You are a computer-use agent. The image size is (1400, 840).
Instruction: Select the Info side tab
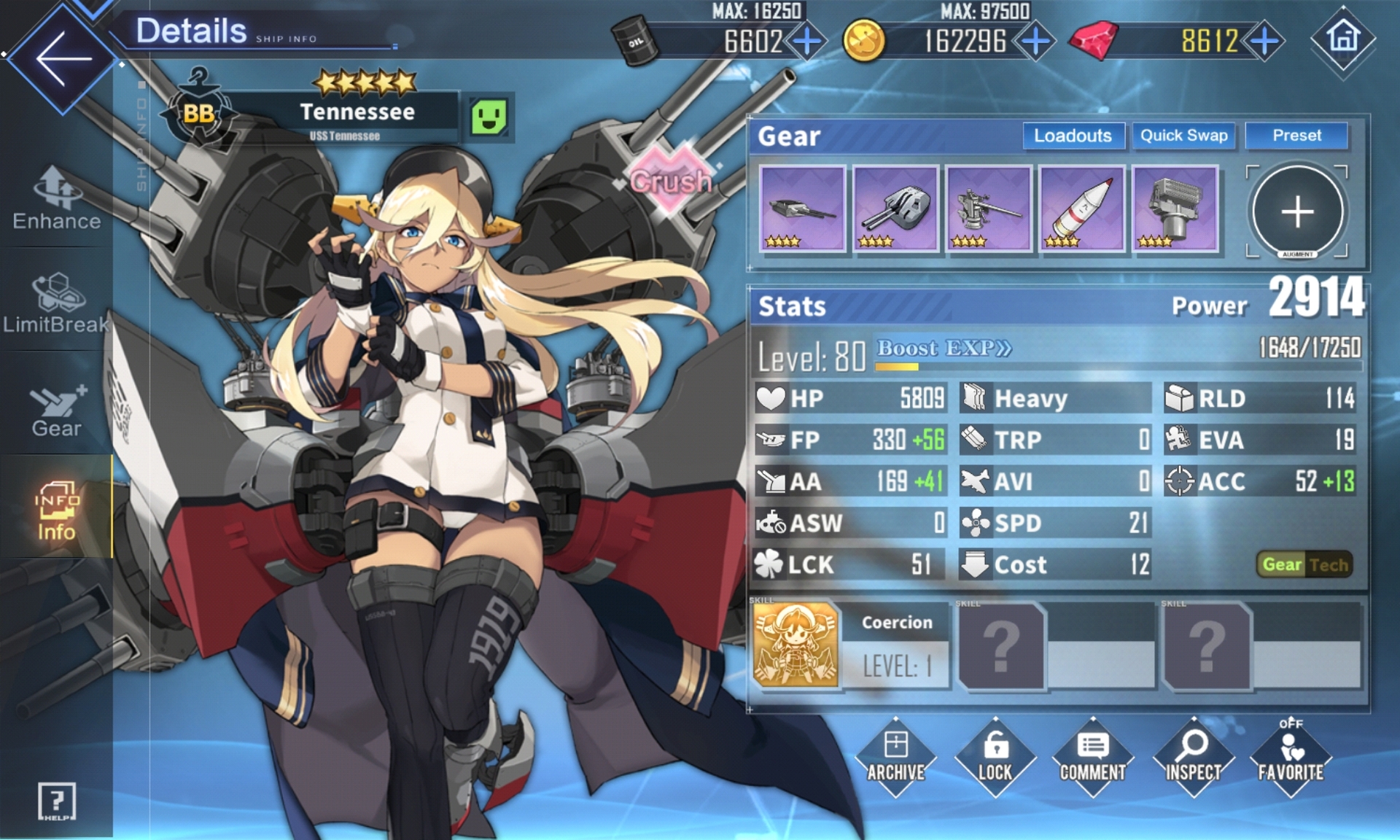coord(56,510)
